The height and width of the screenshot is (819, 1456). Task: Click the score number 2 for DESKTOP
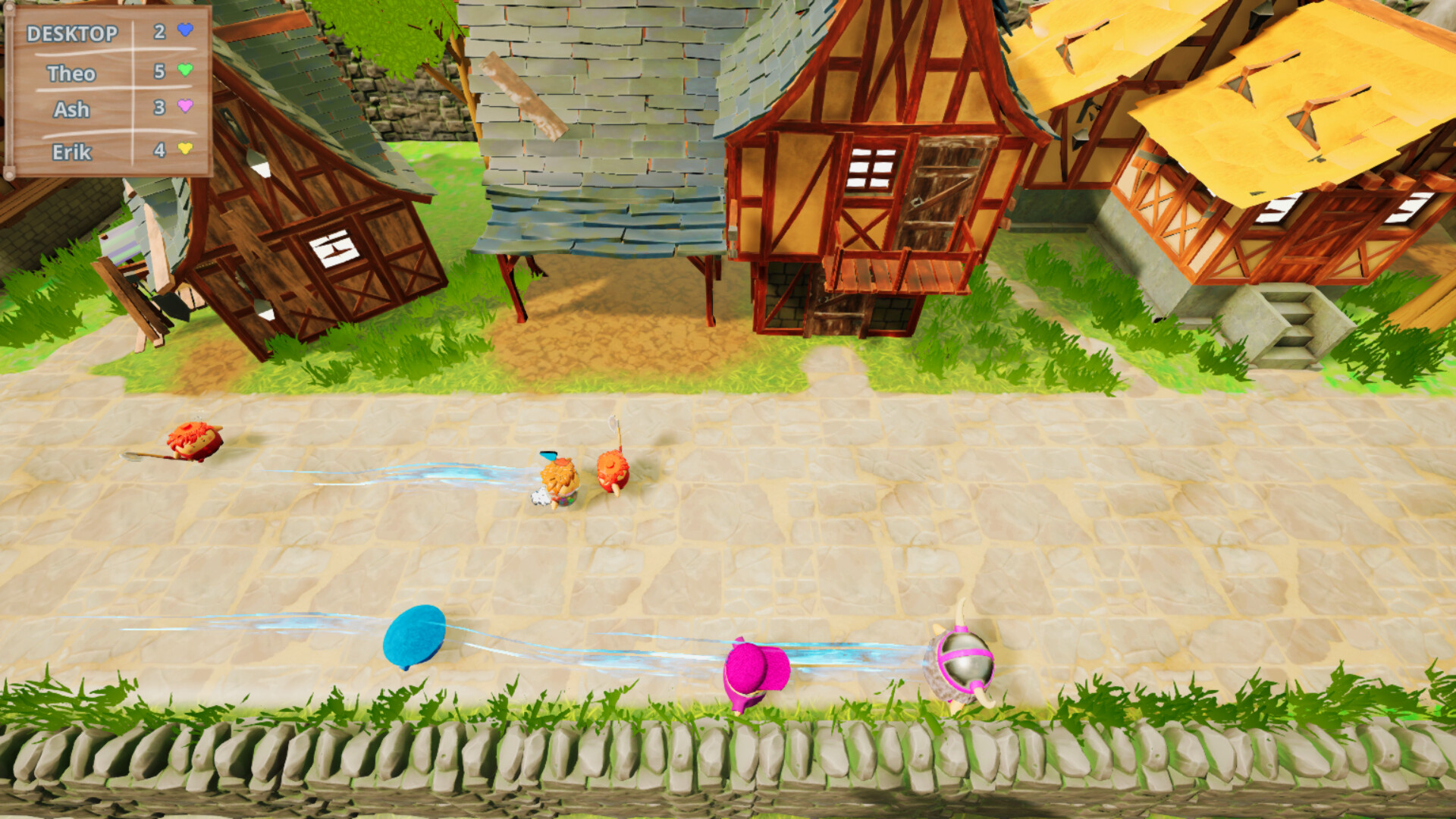tap(159, 32)
